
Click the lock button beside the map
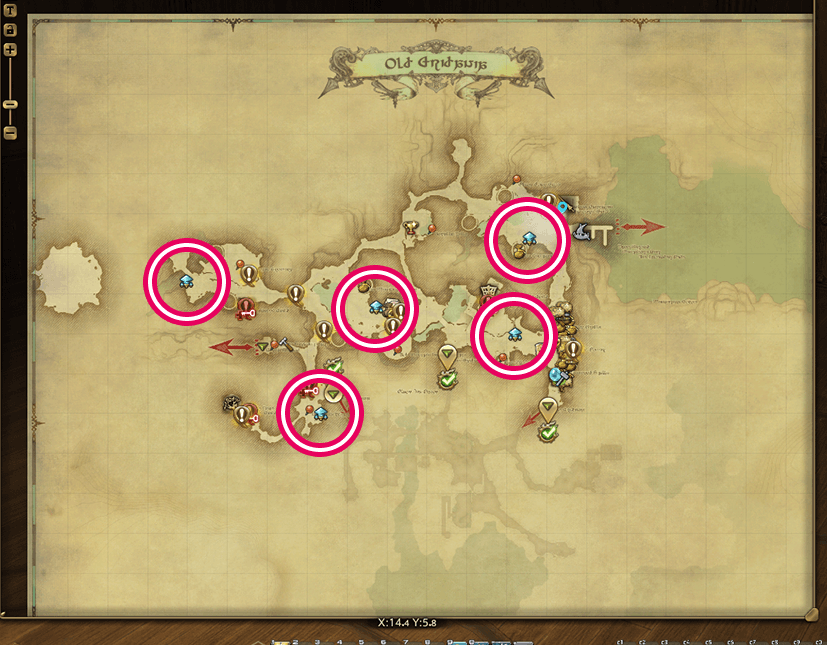click(x=10, y=30)
